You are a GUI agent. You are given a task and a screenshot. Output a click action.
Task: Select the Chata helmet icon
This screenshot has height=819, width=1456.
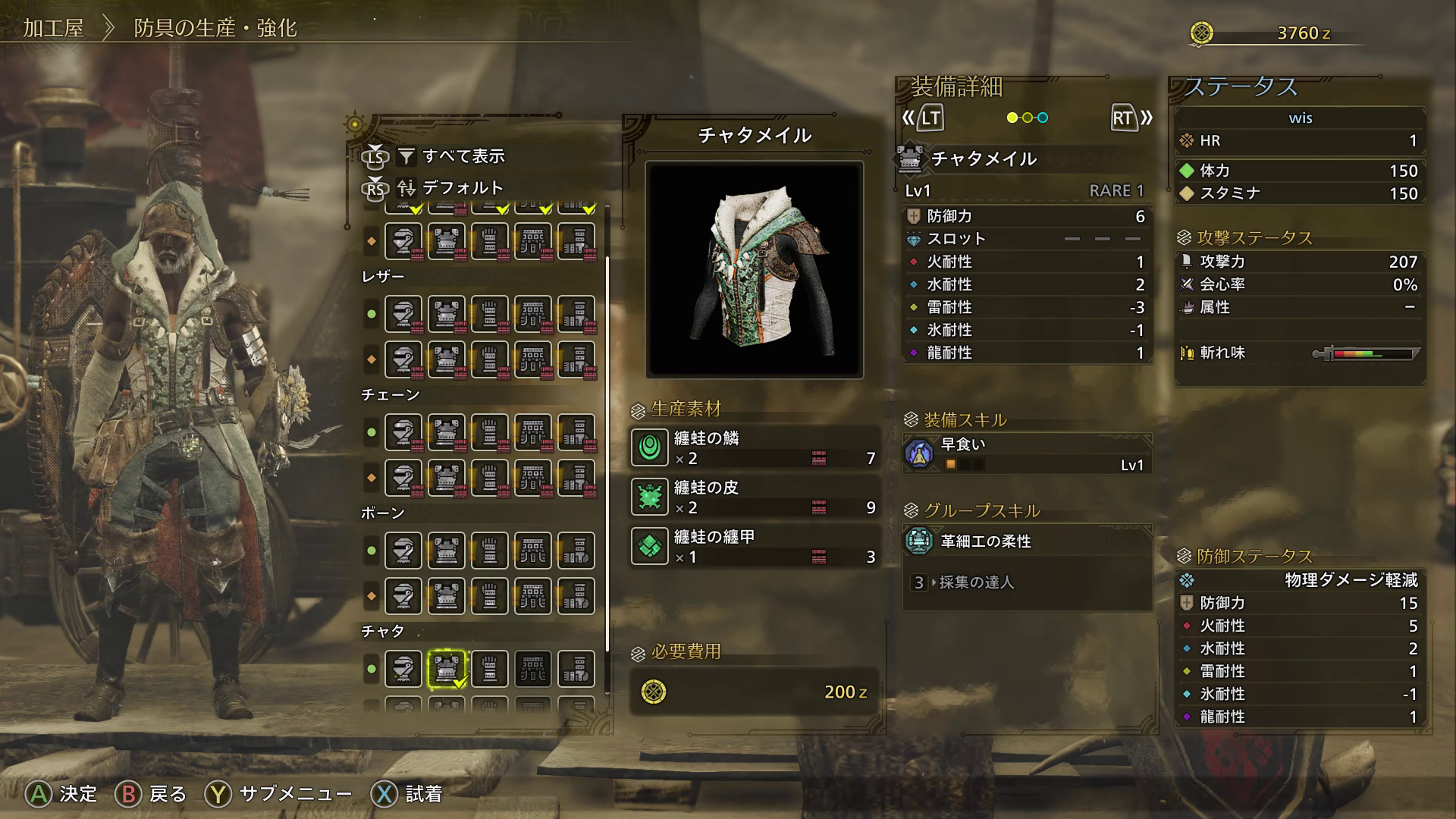[403, 668]
